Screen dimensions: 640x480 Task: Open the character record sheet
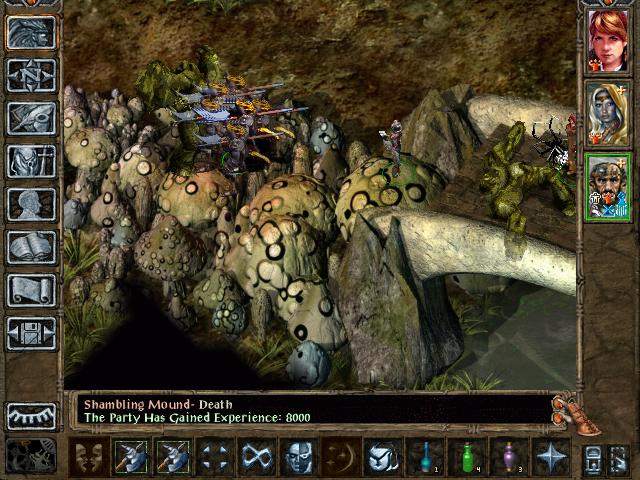(x=32, y=205)
